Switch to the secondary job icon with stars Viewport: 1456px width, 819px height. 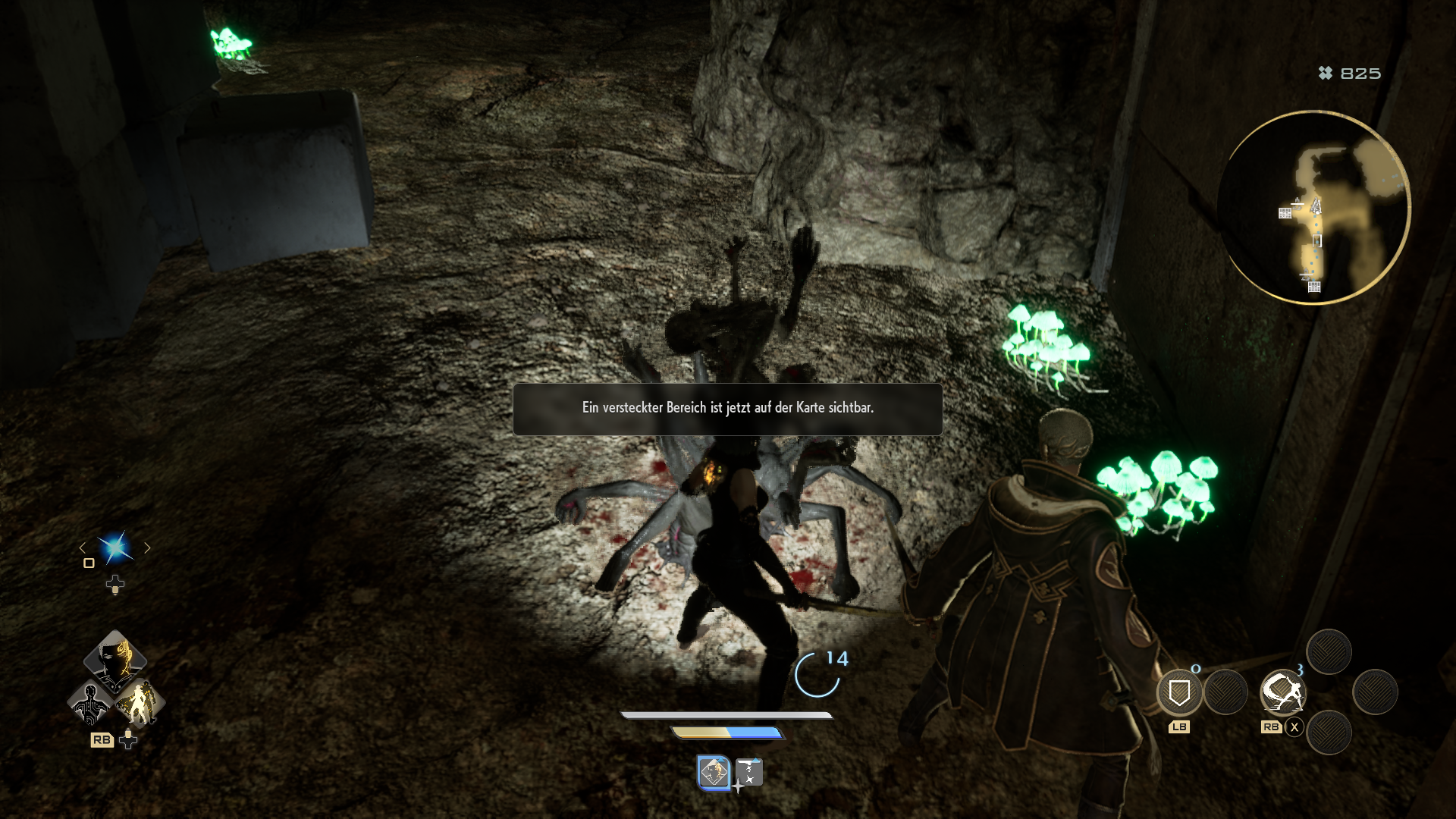coord(749,773)
